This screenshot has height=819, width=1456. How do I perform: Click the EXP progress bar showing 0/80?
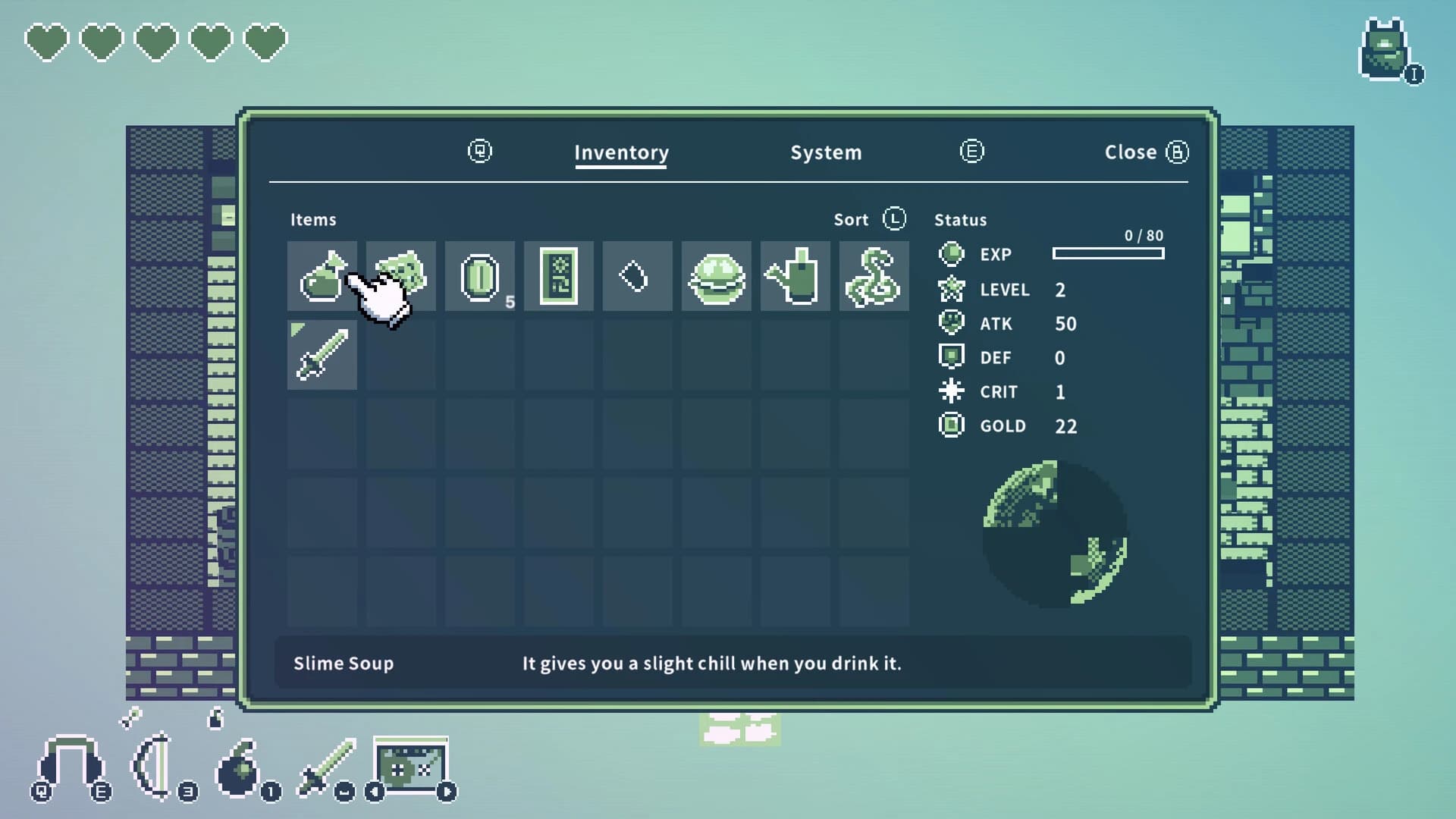click(1108, 253)
